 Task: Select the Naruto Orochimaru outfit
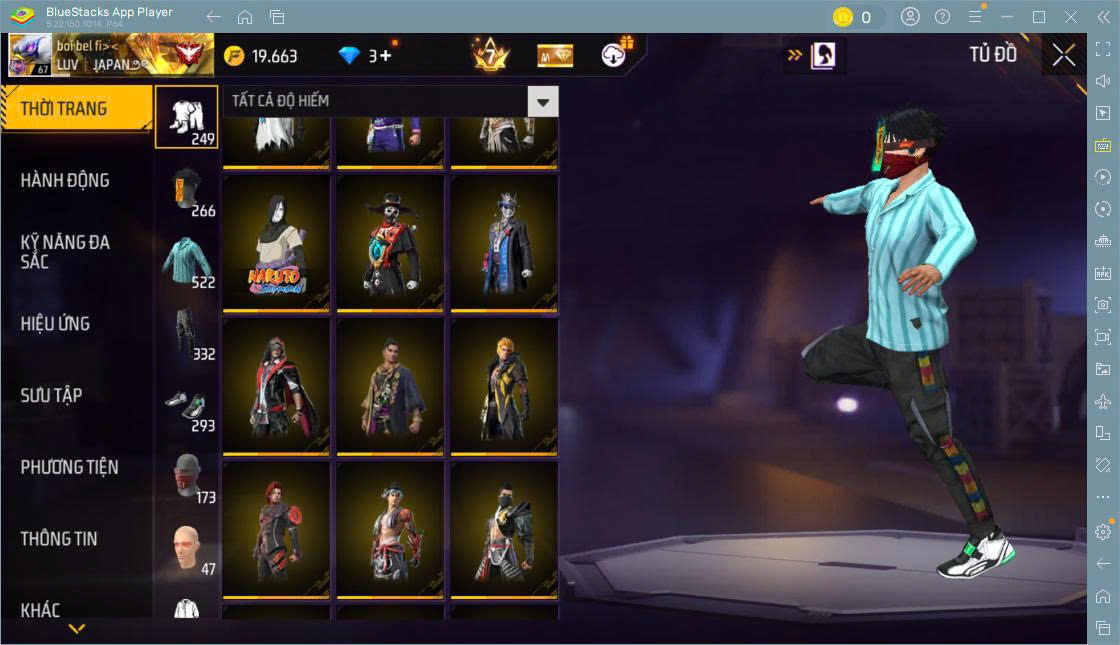click(x=276, y=242)
